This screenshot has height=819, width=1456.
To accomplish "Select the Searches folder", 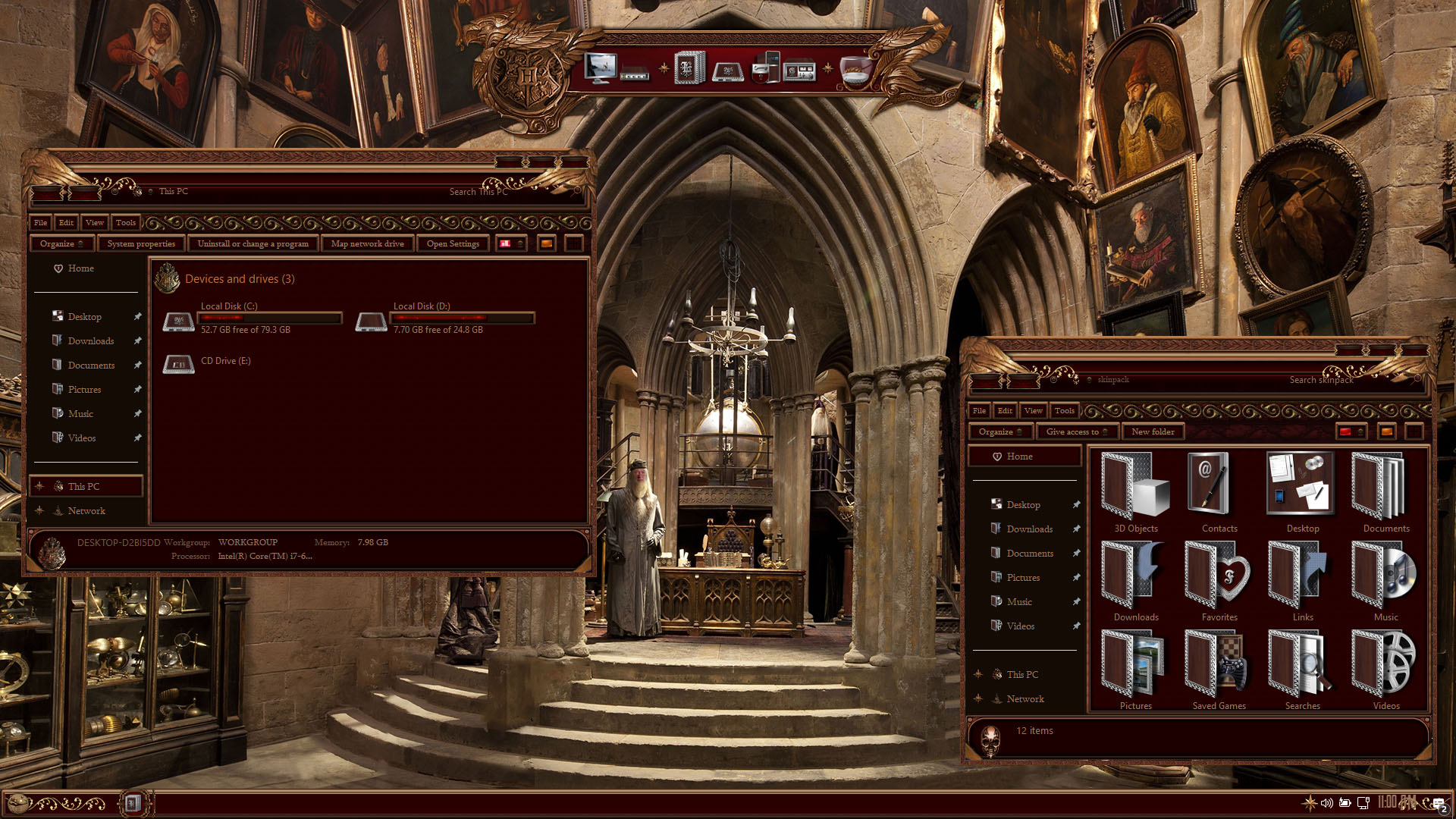I will (x=1302, y=667).
